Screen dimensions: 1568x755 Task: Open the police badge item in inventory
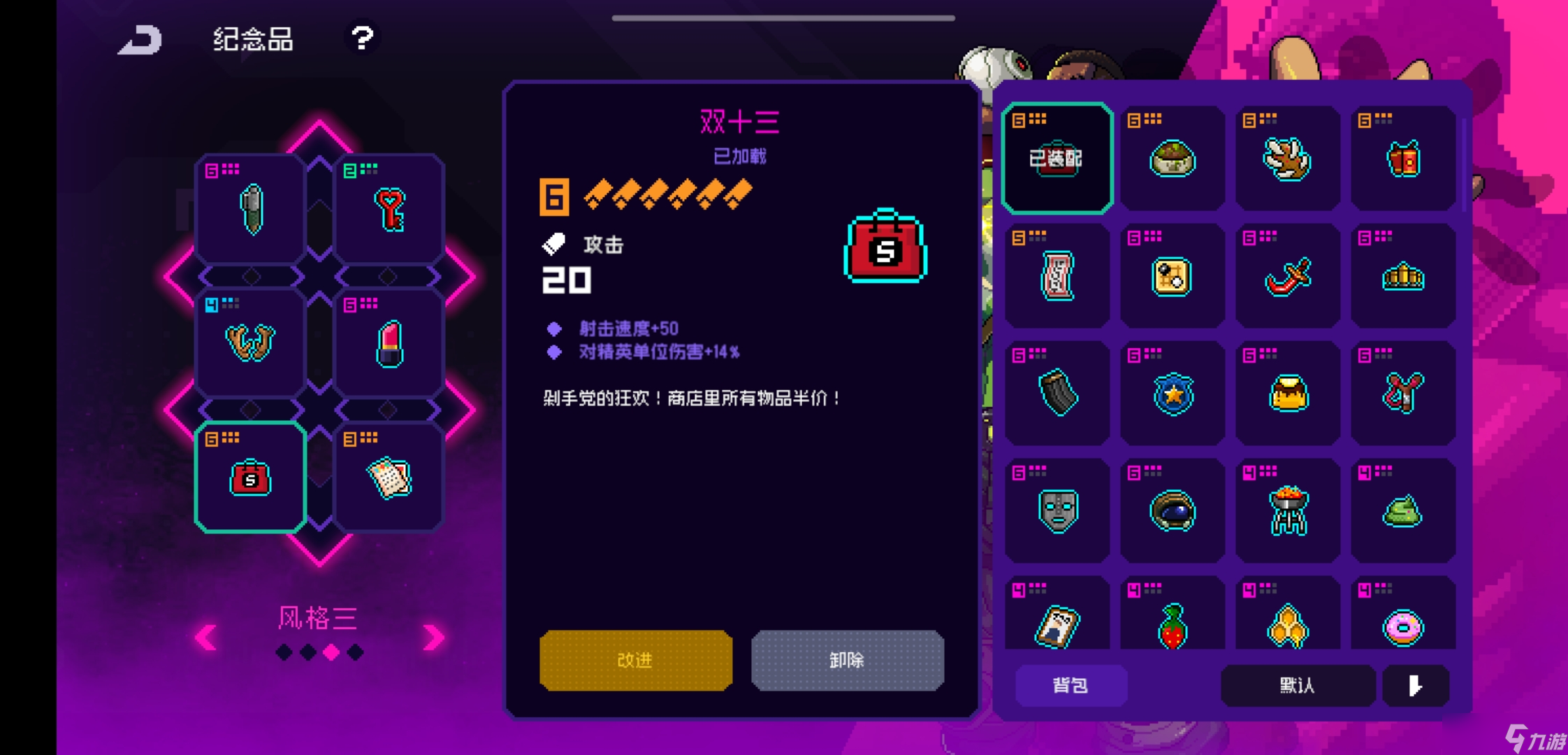click(1173, 394)
